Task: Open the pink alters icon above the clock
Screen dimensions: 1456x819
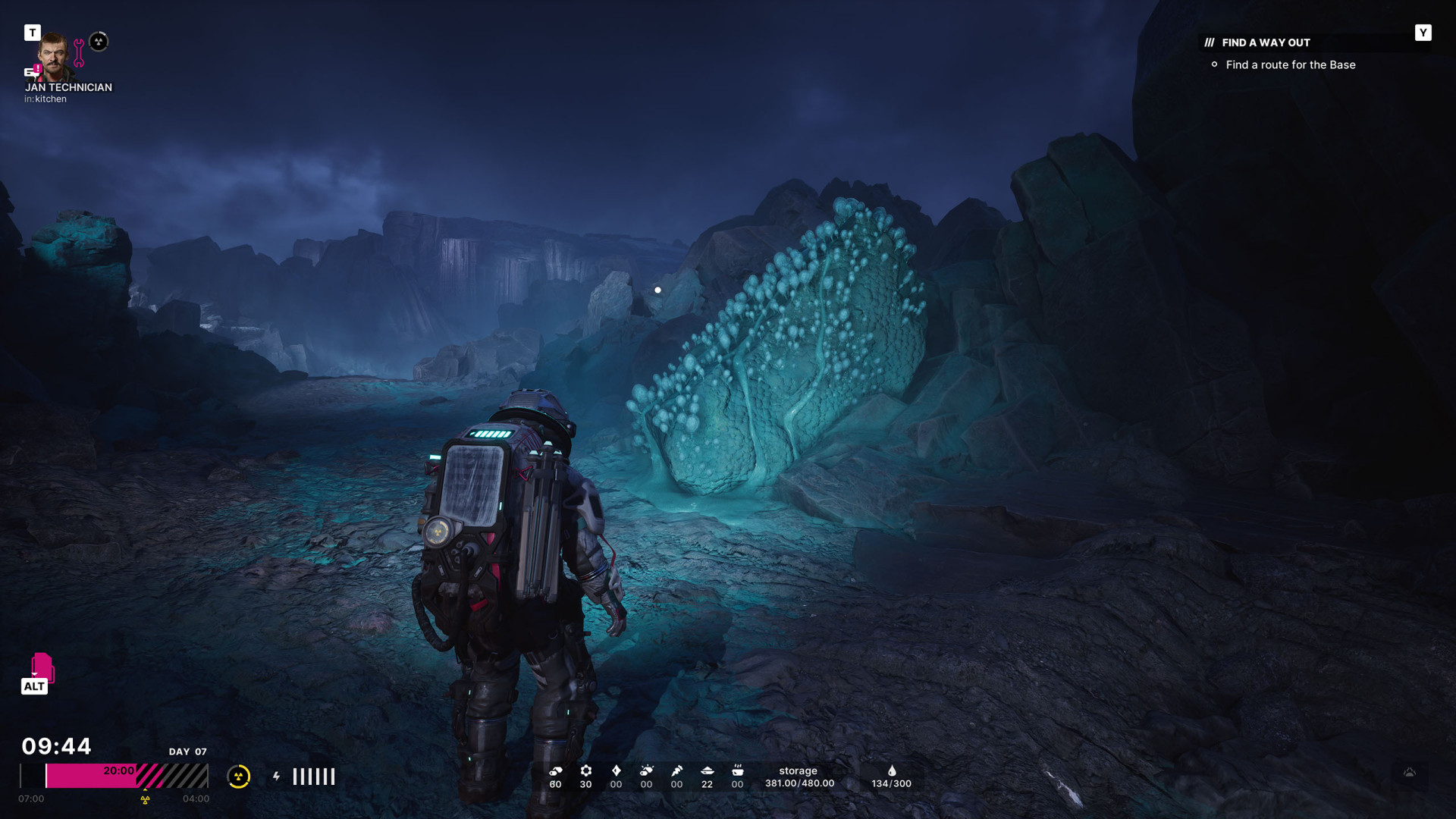Action: click(x=42, y=667)
